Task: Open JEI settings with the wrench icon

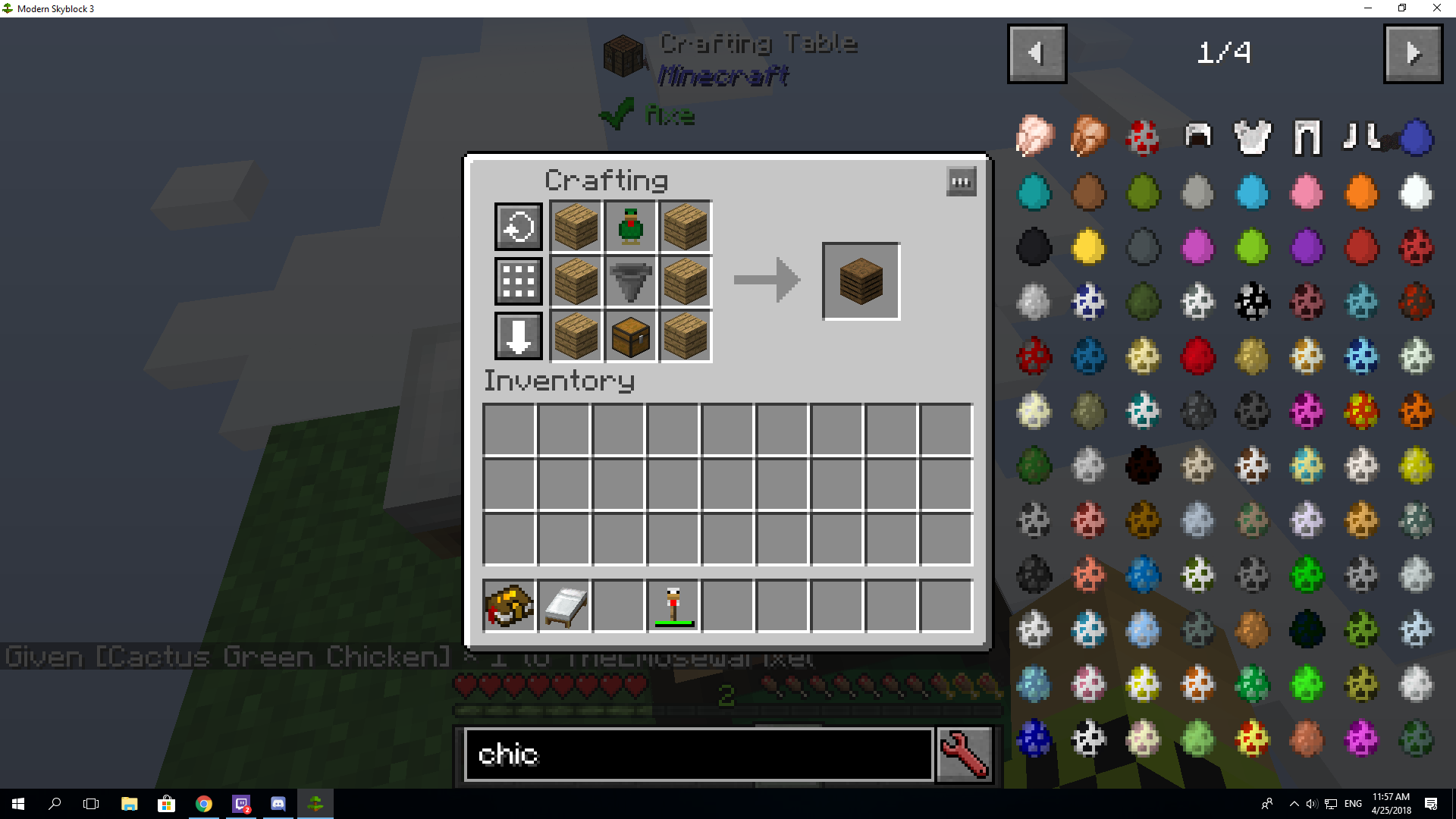Action: [964, 755]
